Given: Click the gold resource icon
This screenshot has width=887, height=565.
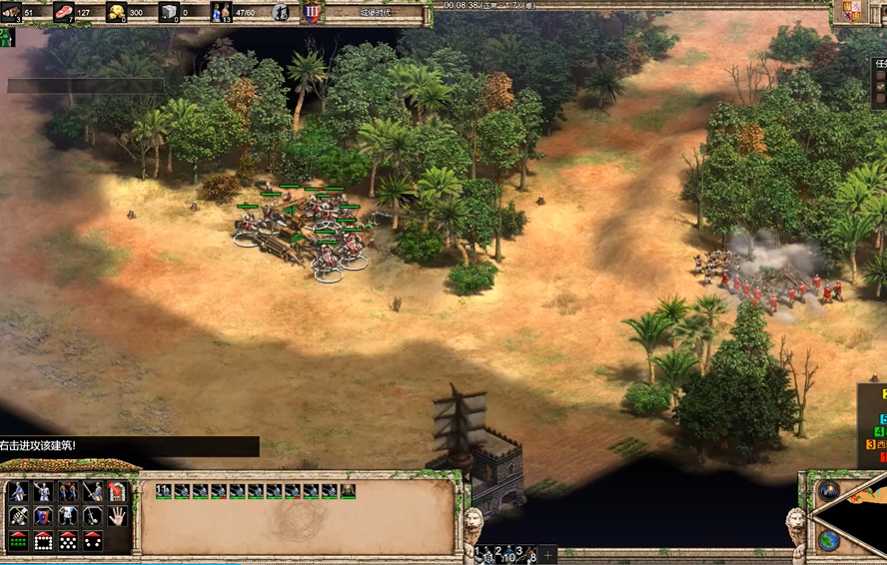Looking at the screenshot, I should coord(116,12).
